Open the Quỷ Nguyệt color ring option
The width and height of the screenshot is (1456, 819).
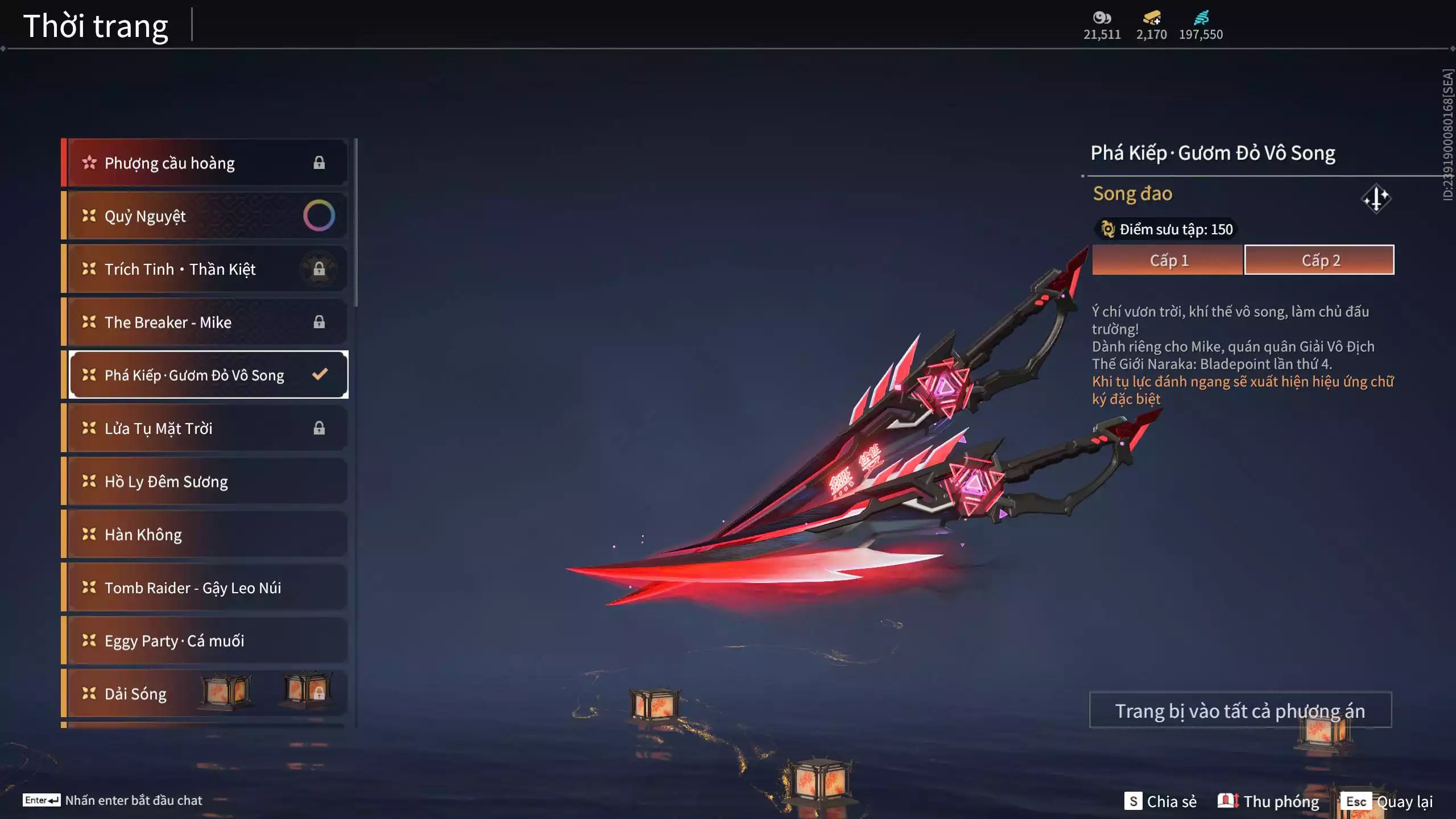(319, 216)
